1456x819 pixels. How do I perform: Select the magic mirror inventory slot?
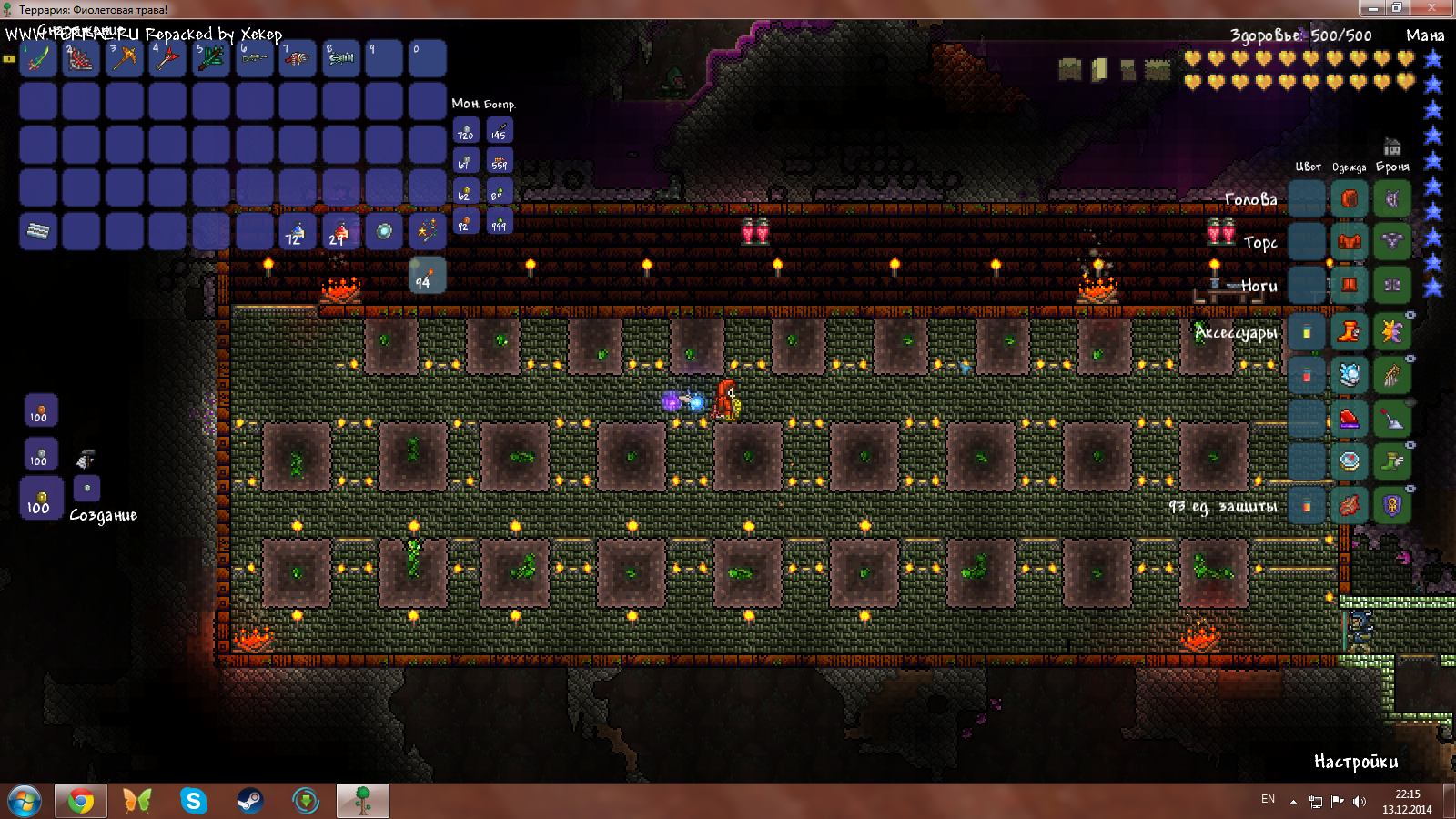[384, 232]
